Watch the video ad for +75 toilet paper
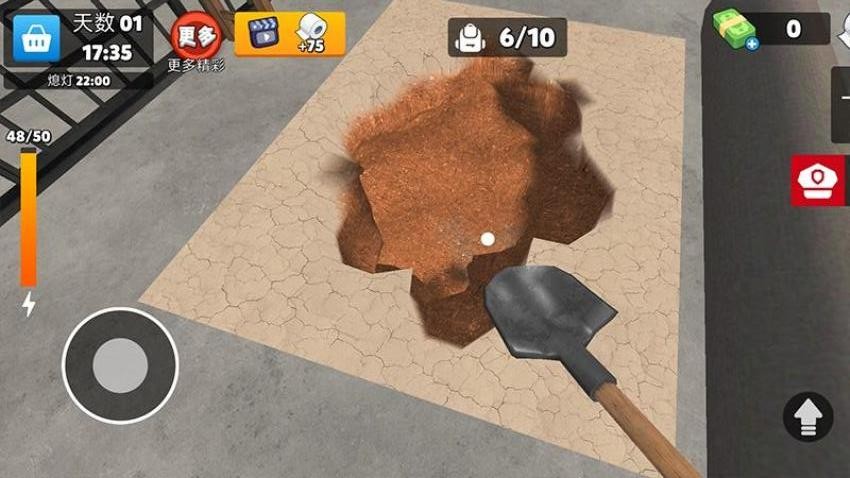850x478 pixels. 290,34
